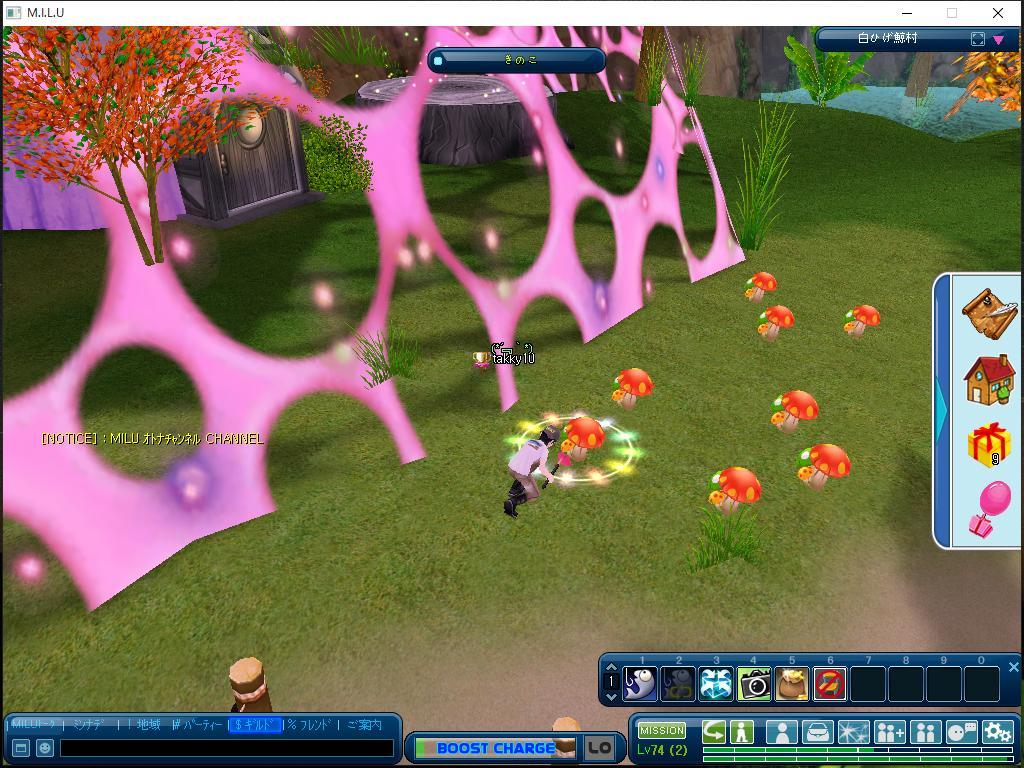Open the emoticon smiley button beside chat
Screen dimensions: 1024x768
pos(44,748)
